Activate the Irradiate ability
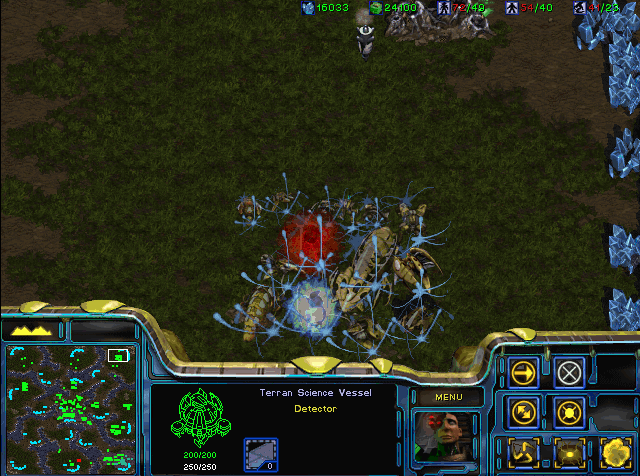640x476 pixels. click(x=614, y=451)
